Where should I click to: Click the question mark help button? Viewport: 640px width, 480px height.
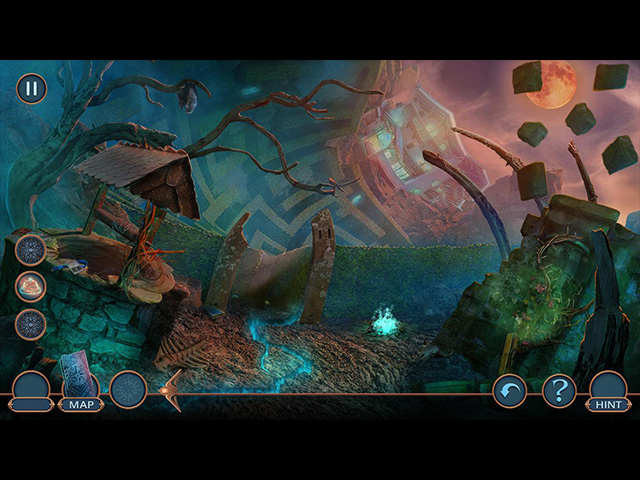(x=559, y=390)
